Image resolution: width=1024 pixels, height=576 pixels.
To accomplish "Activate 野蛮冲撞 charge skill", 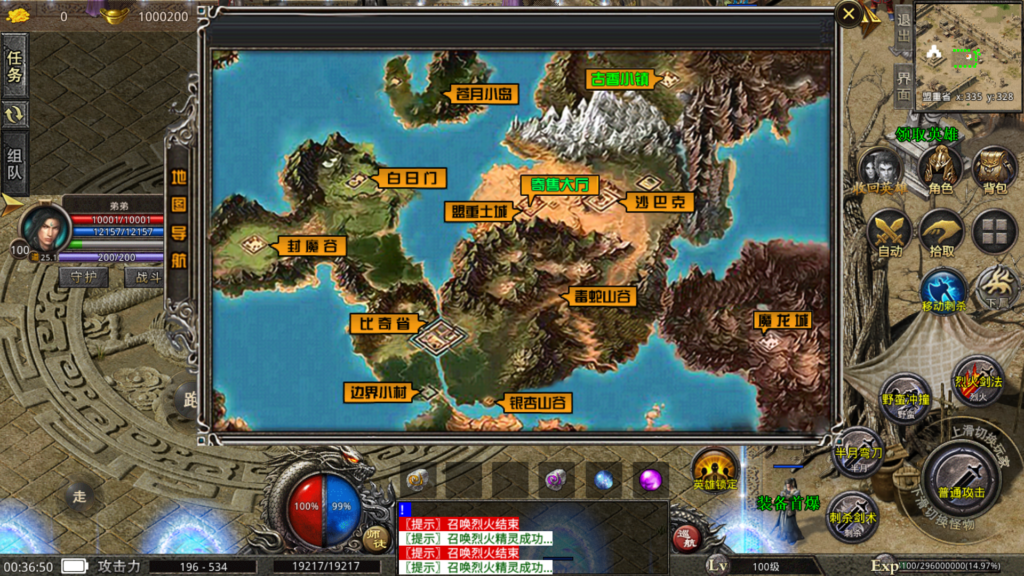I will coord(907,395).
